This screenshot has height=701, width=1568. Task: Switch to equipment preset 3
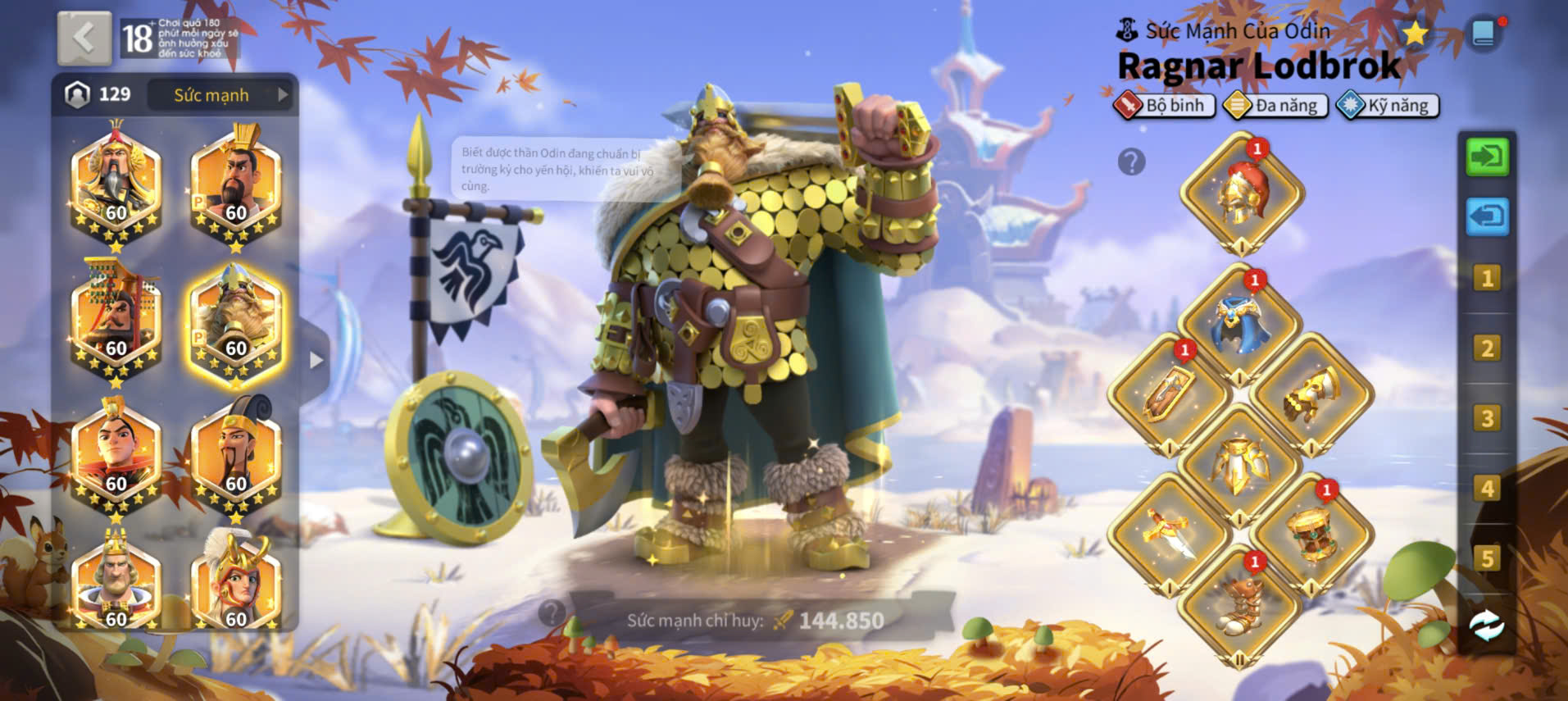click(1487, 418)
